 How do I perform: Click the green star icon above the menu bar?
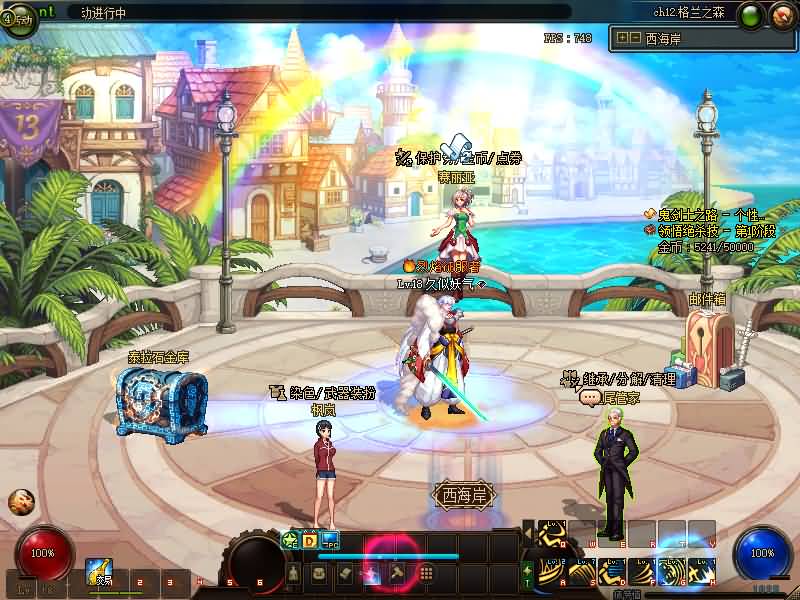pyautogui.click(x=290, y=541)
